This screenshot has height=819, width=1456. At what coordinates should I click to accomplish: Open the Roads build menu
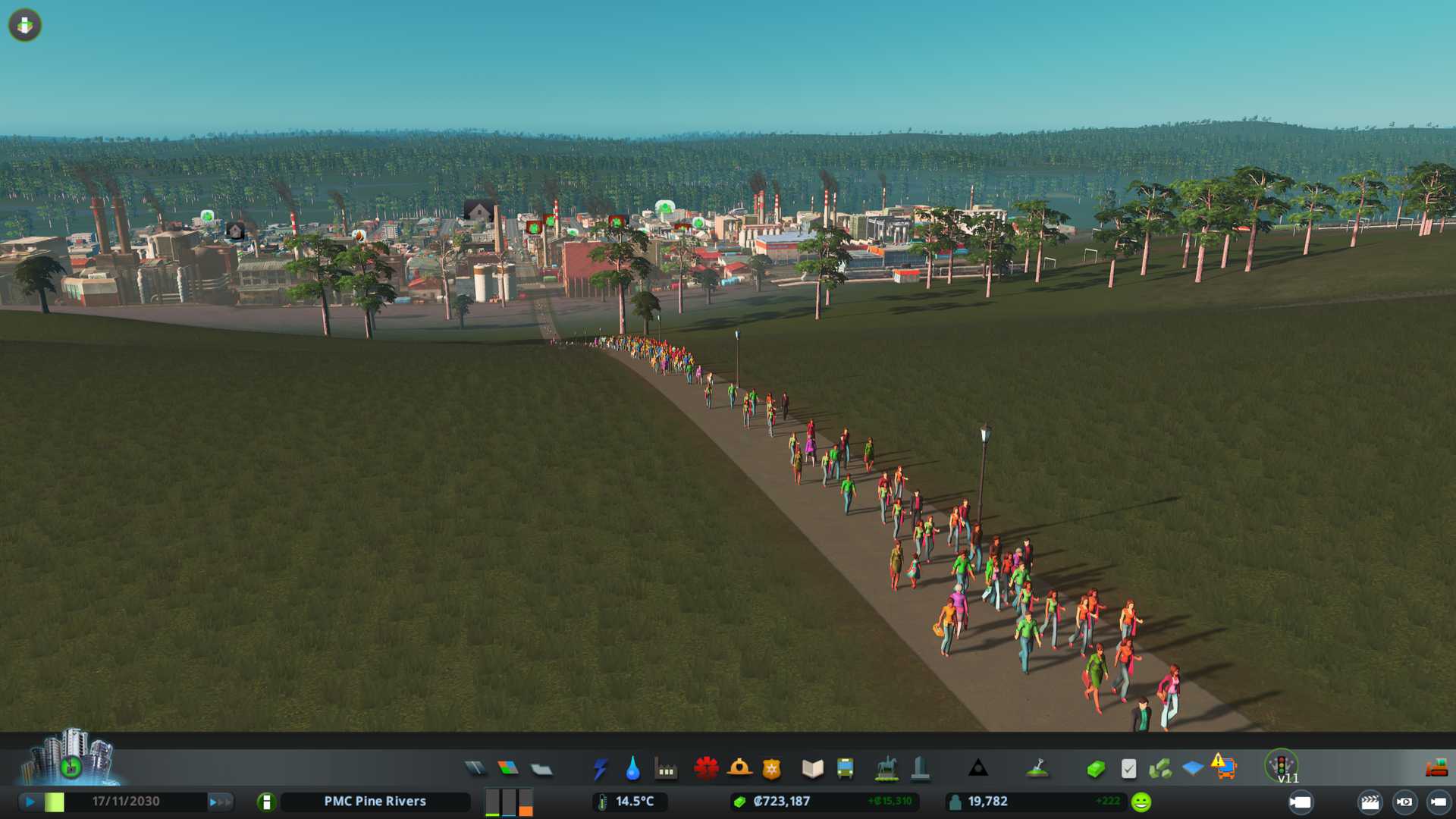point(475,769)
